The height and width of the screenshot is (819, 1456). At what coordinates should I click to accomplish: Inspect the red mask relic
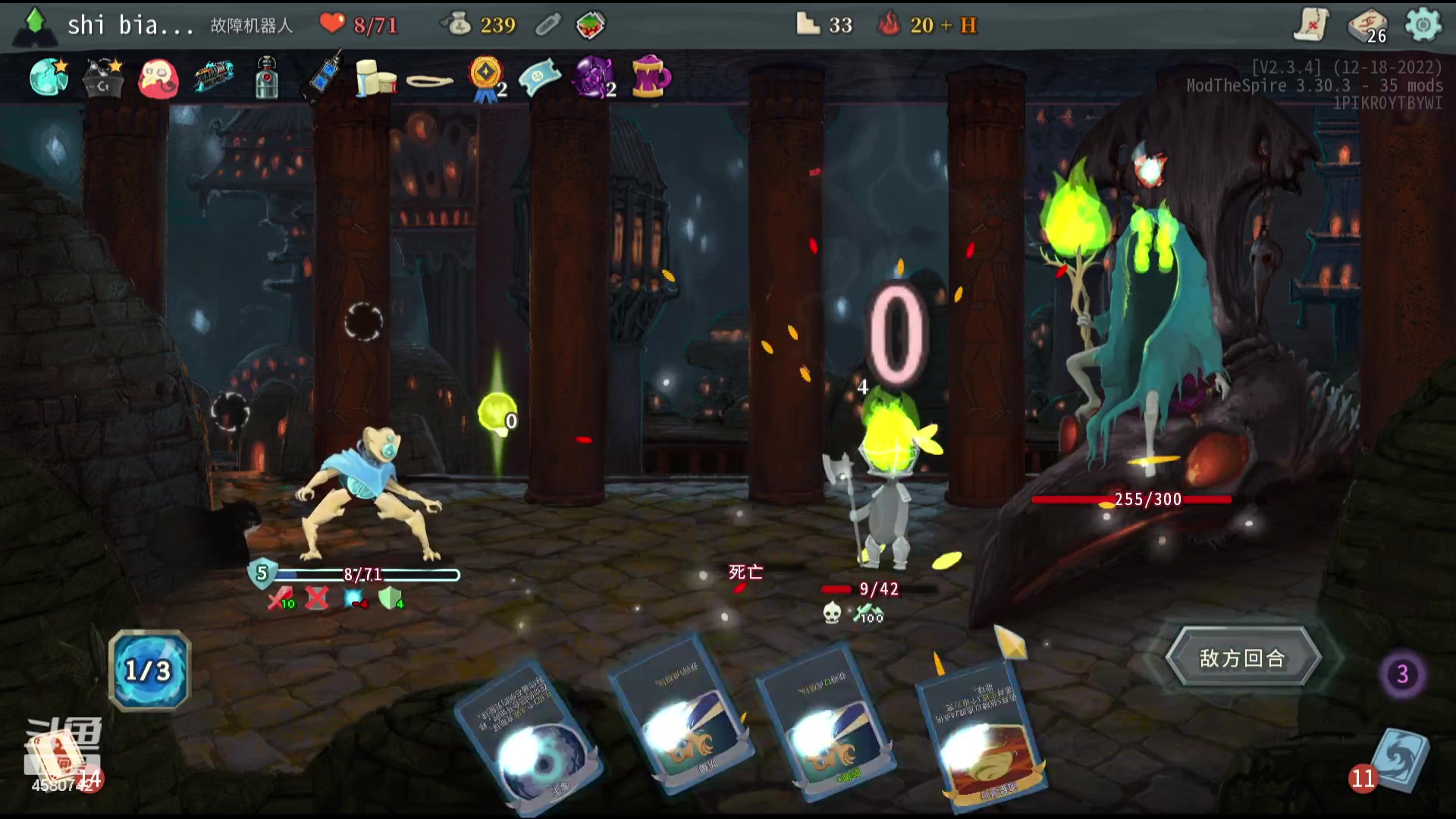[158, 79]
